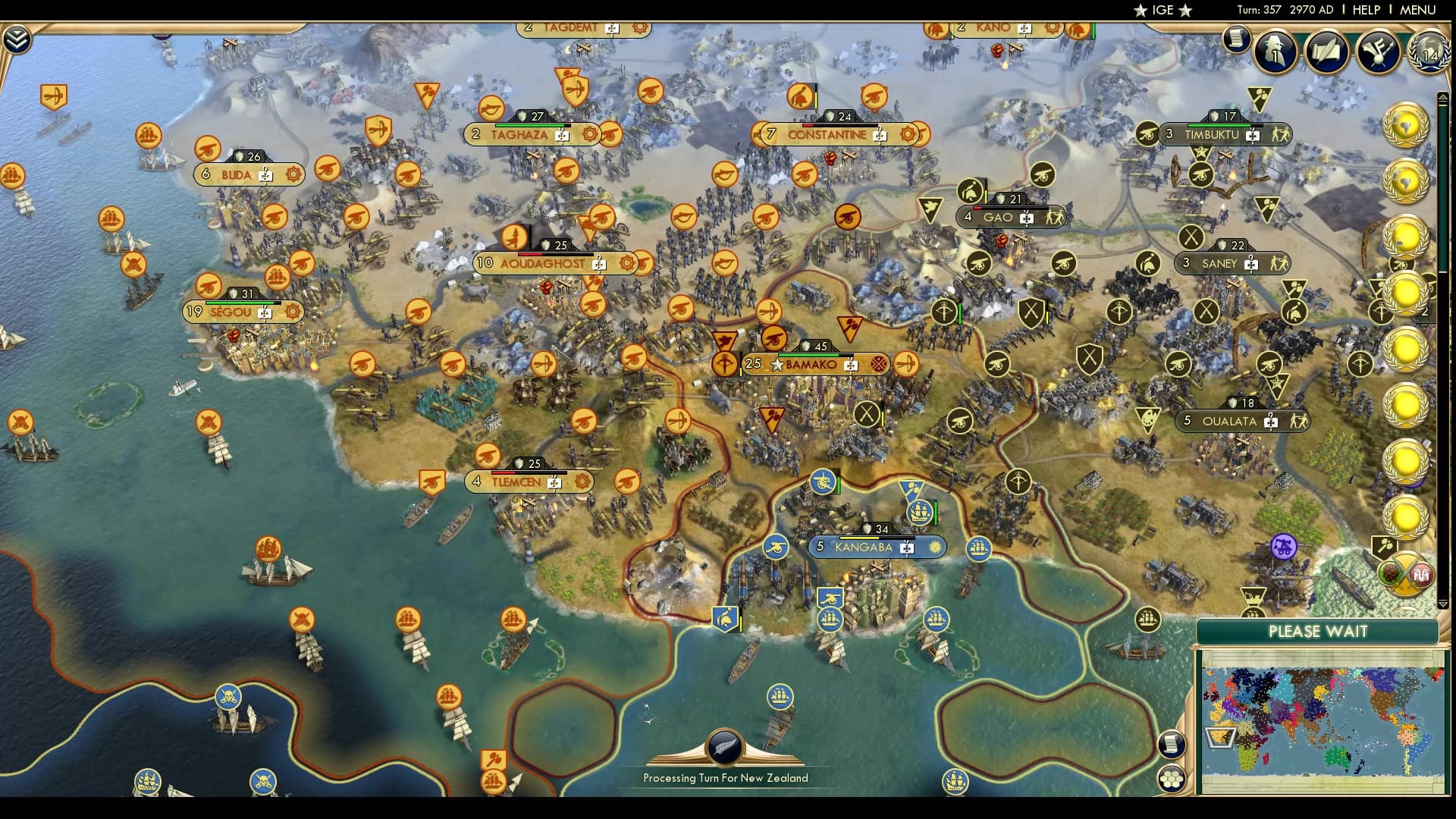The width and height of the screenshot is (1456, 819).
Task: Toggle the hammer indicator flag above the minimap
Action: point(1385,544)
